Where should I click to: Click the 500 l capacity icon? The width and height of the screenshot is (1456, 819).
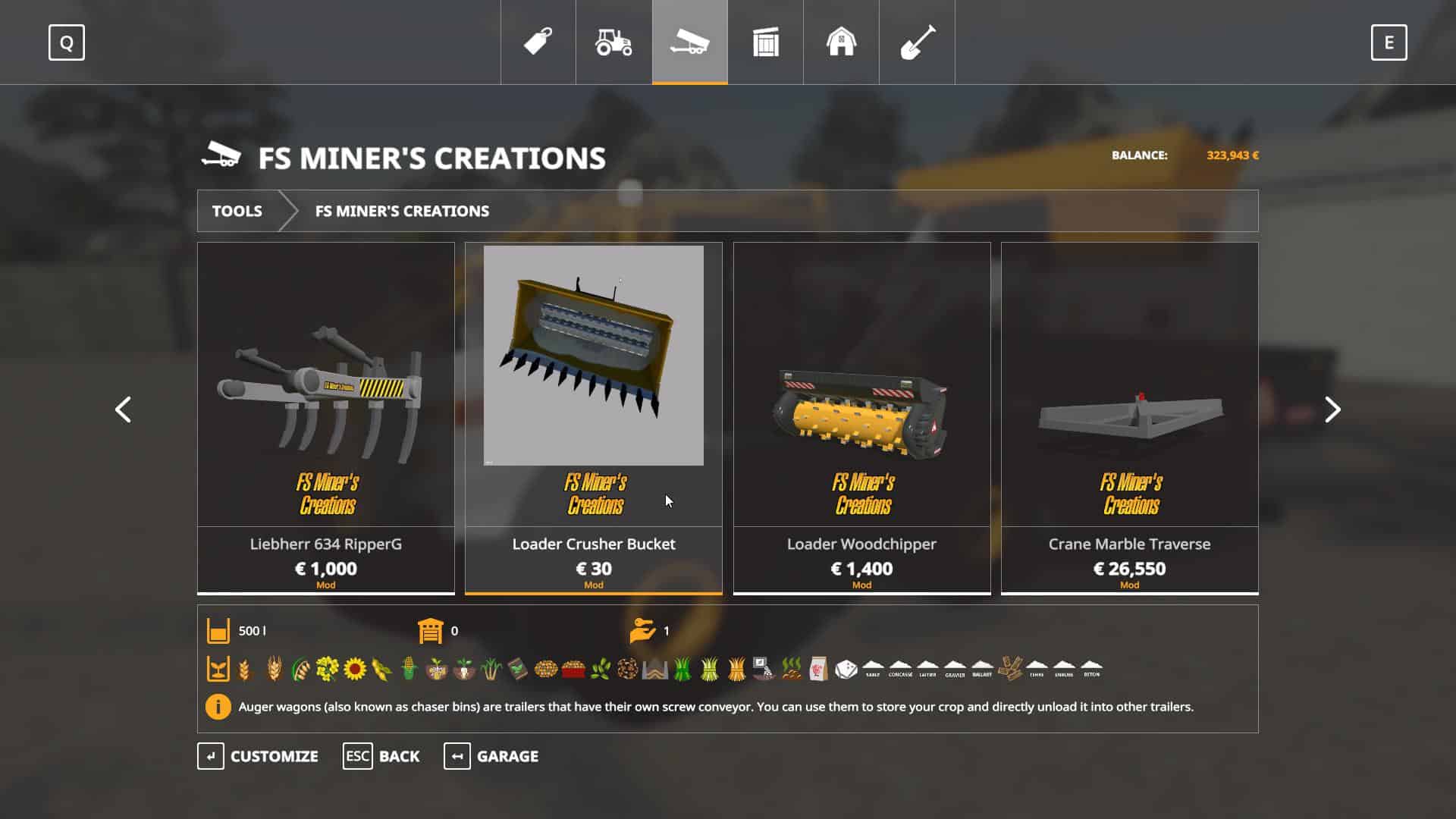coord(218,630)
